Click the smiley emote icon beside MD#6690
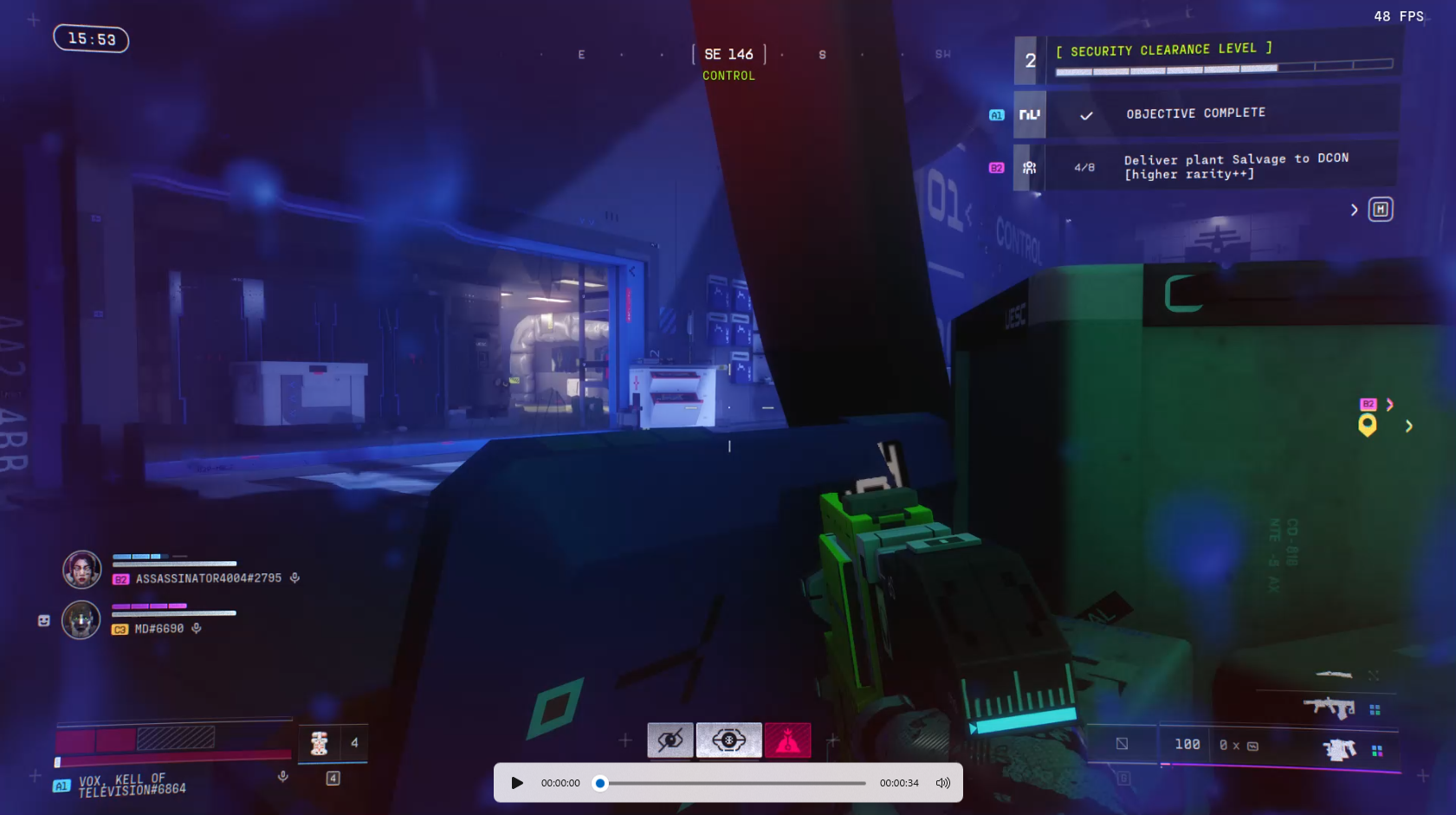Viewport: 1456px width, 815px height. 44,620
